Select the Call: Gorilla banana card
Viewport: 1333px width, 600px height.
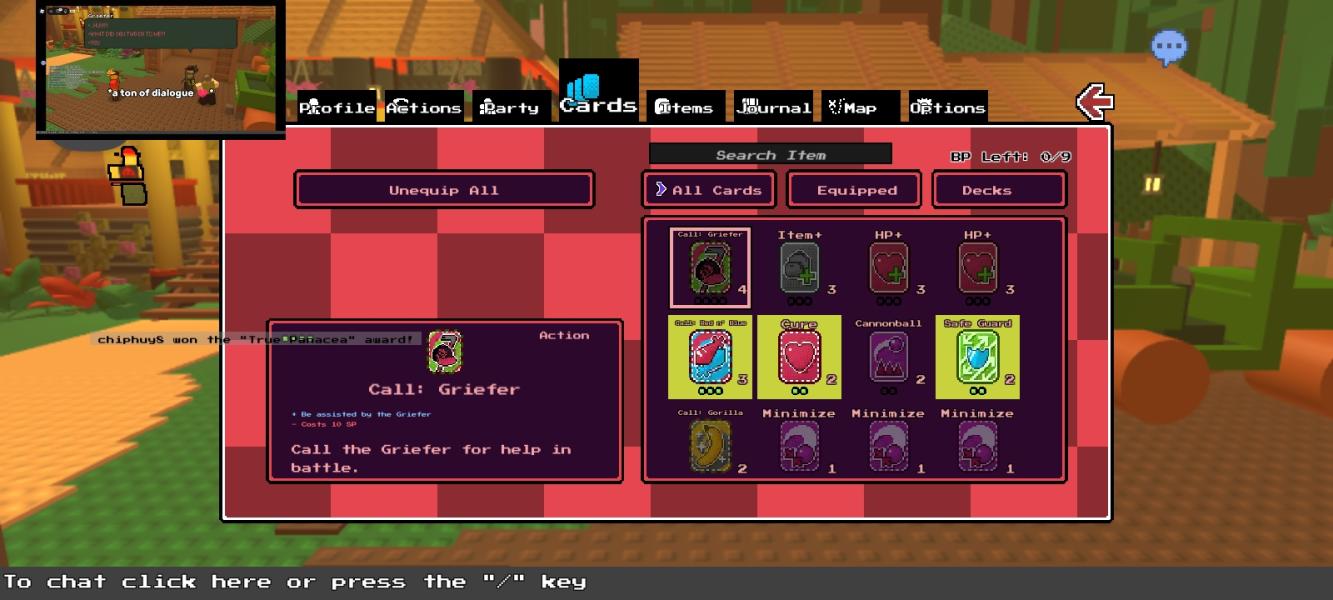pos(710,445)
